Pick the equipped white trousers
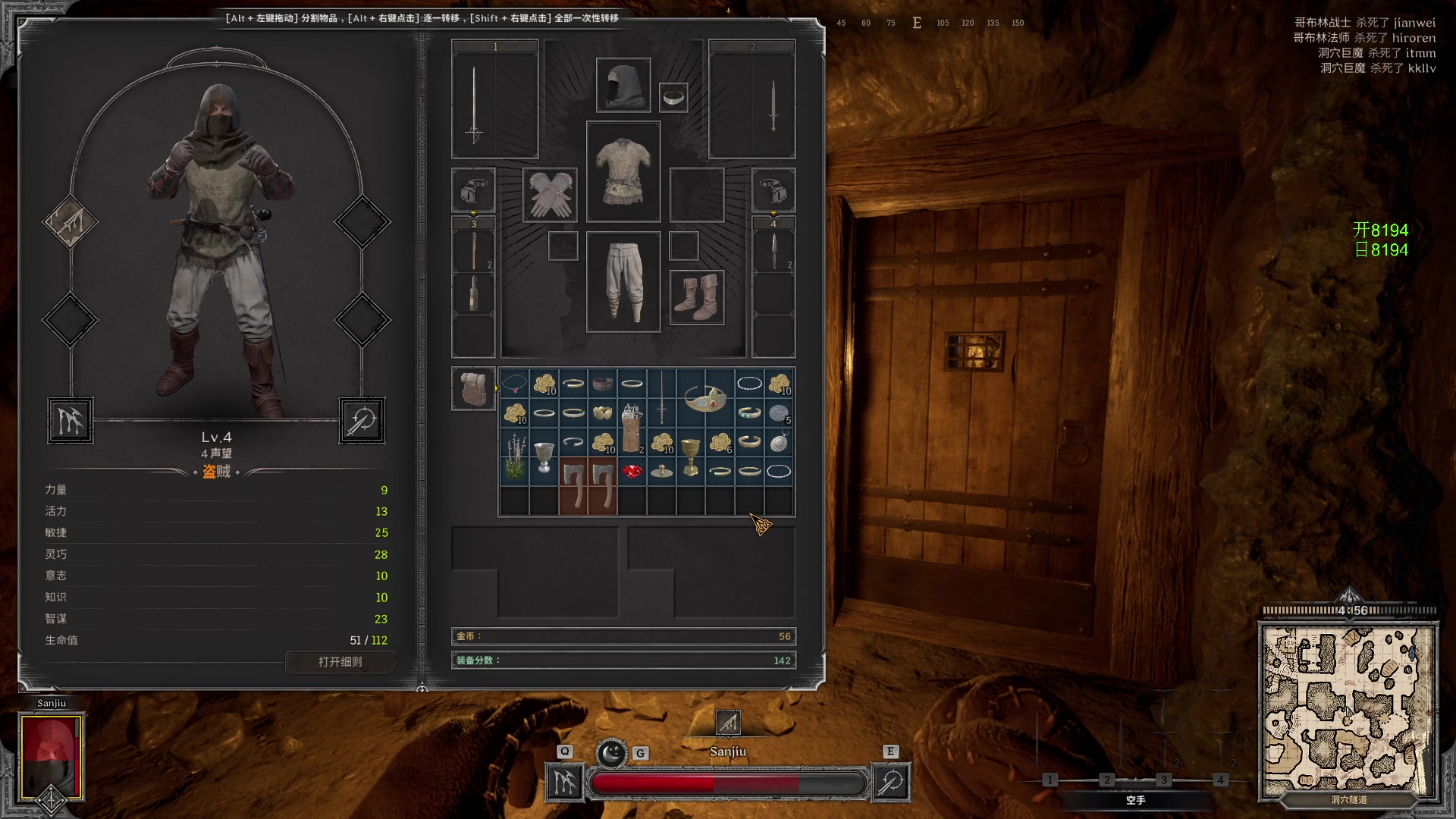This screenshot has width=1456, height=819. 623,281
